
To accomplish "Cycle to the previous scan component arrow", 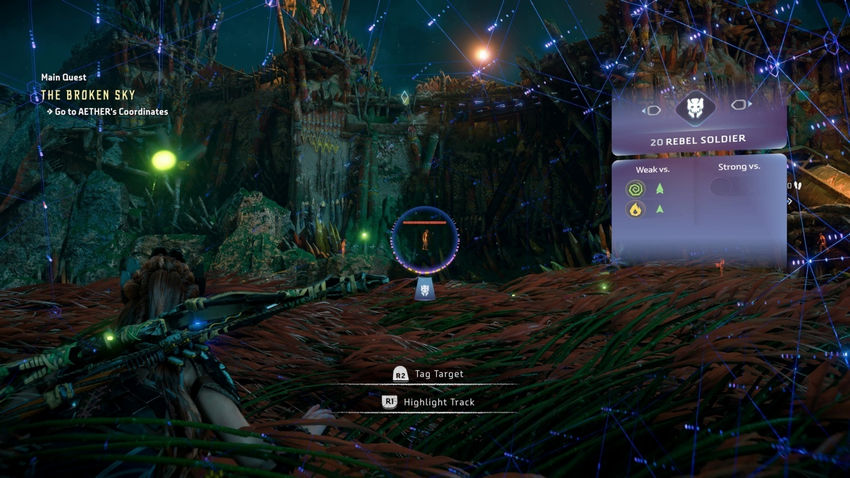I will pos(653,108).
